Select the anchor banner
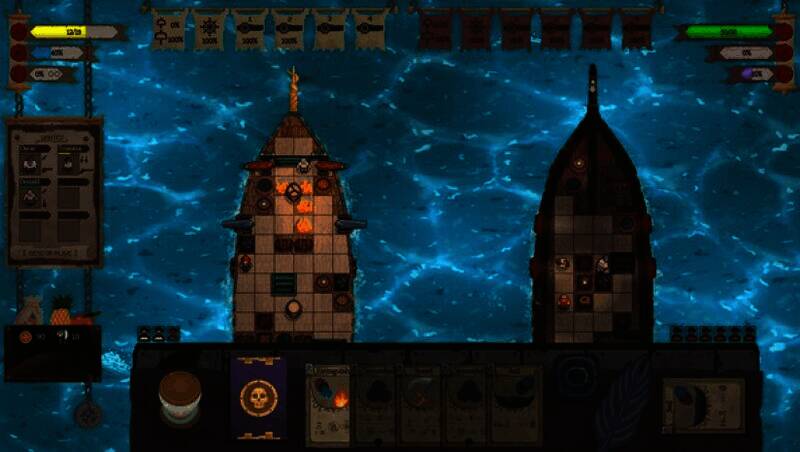Viewport: 800px width, 452px height. pyautogui.click(x=168, y=30)
